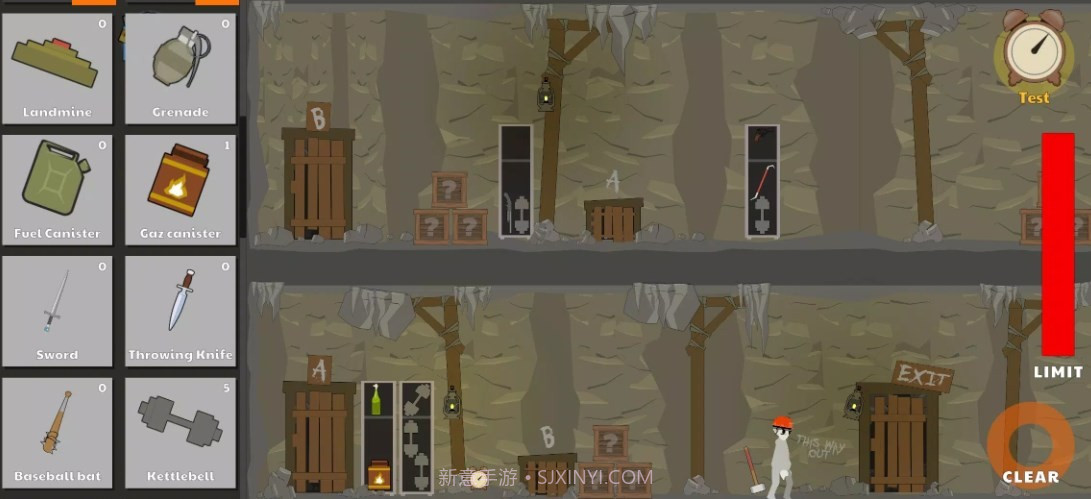Pick the Baseball bat tile

(x=57, y=433)
